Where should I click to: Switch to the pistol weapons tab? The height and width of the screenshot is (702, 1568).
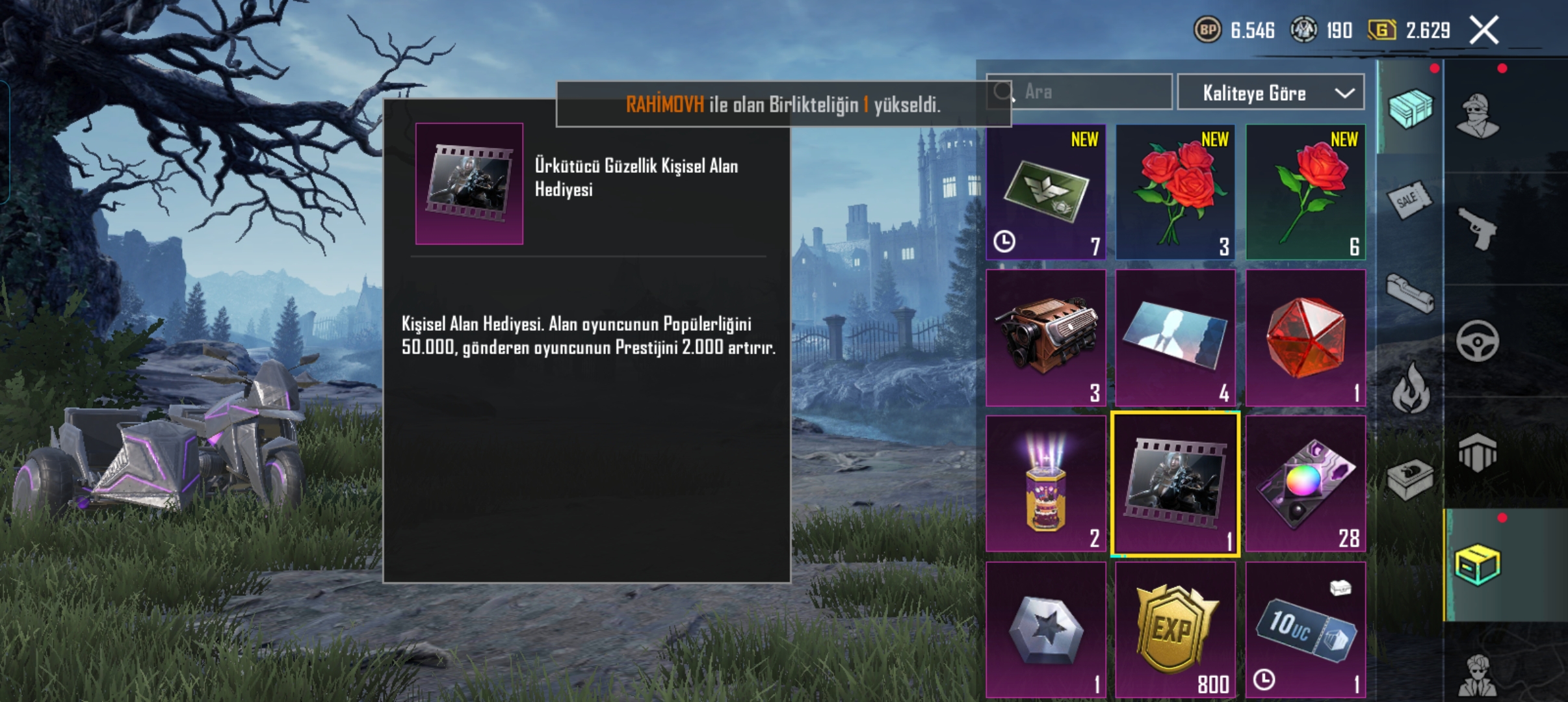tap(1477, 229)
